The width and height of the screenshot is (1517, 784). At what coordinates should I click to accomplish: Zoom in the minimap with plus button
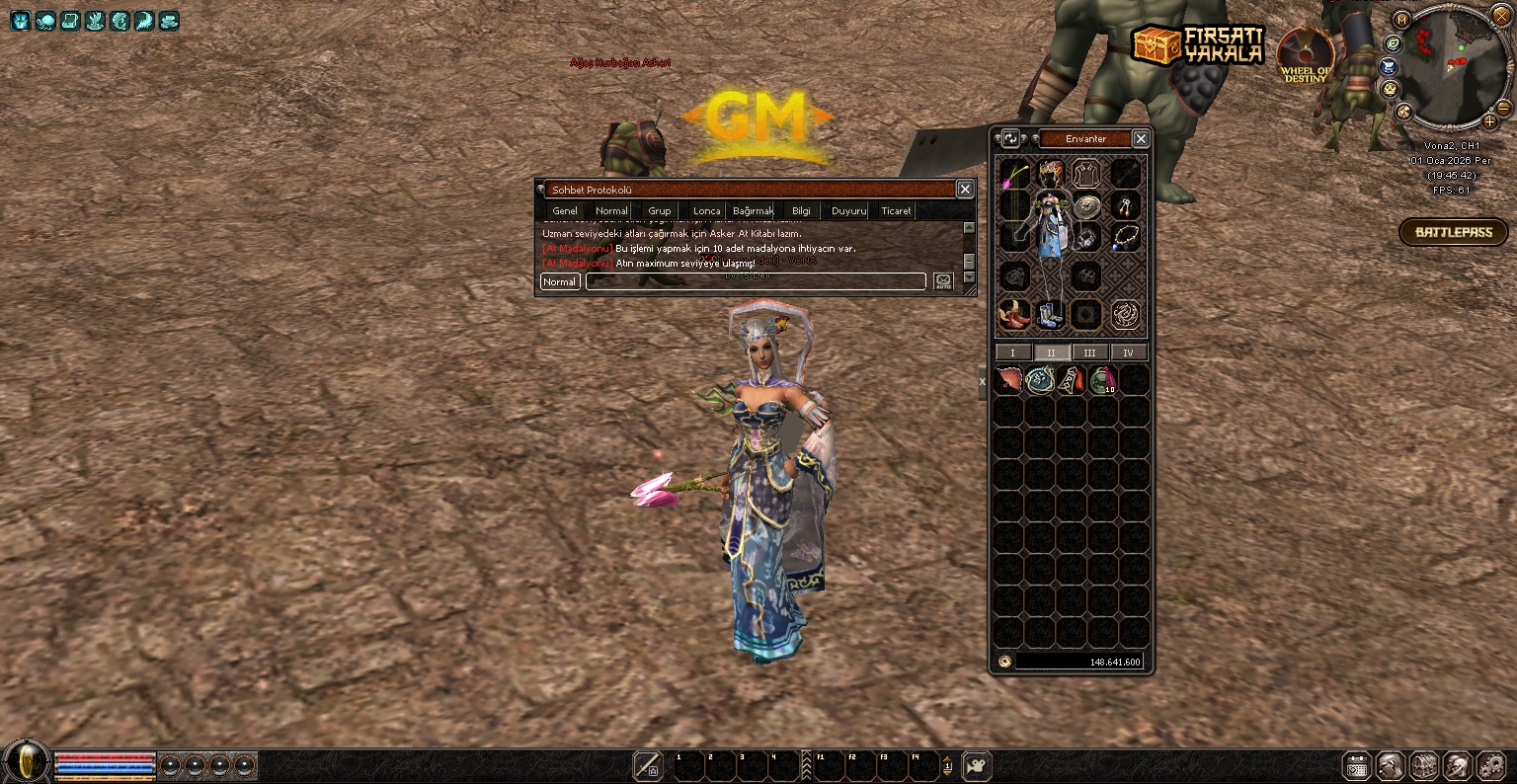1490,121
